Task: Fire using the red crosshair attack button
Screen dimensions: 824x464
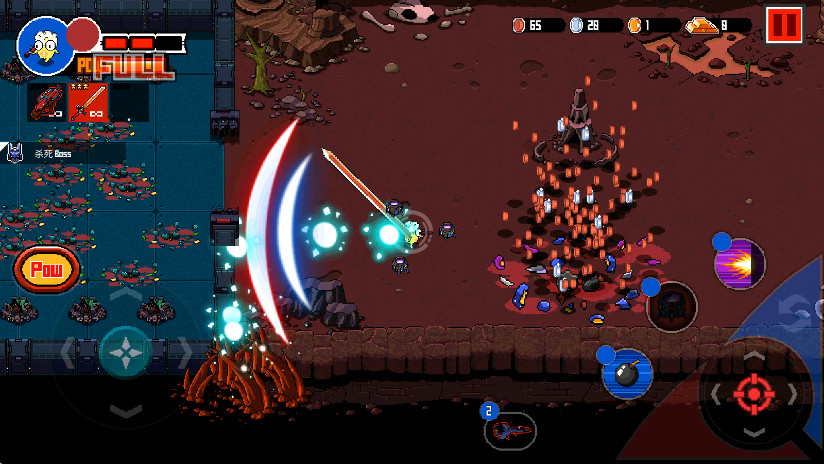Action: coord(754,393)
